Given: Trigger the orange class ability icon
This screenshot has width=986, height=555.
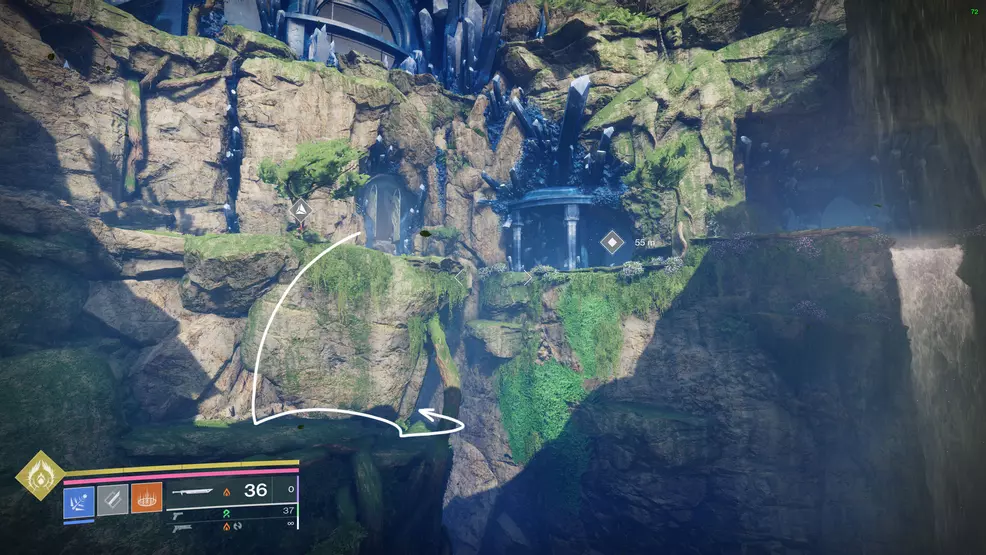Looking at the screenshot, I should pos(146,499).
